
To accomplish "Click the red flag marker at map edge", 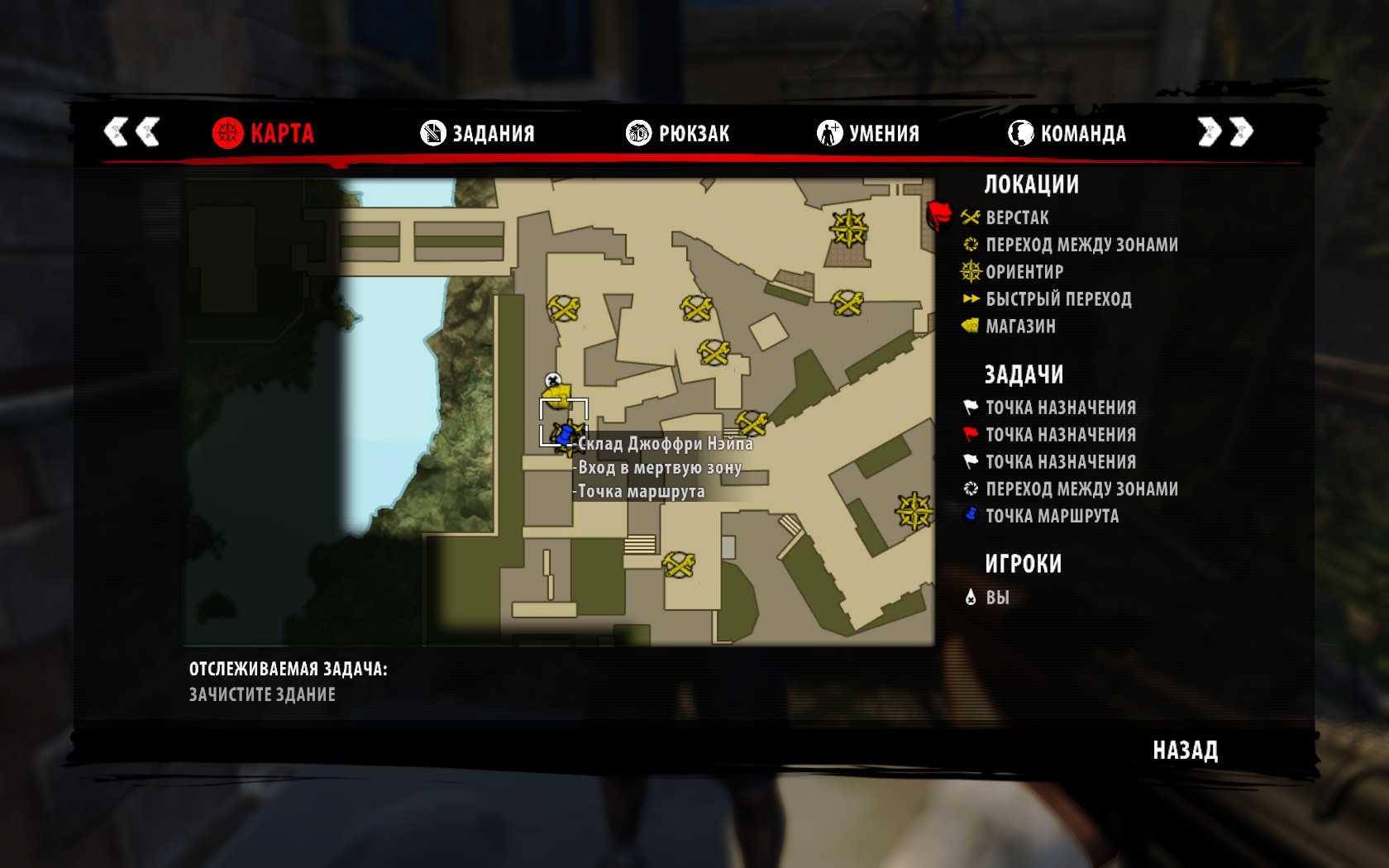I will click(938, 215).
